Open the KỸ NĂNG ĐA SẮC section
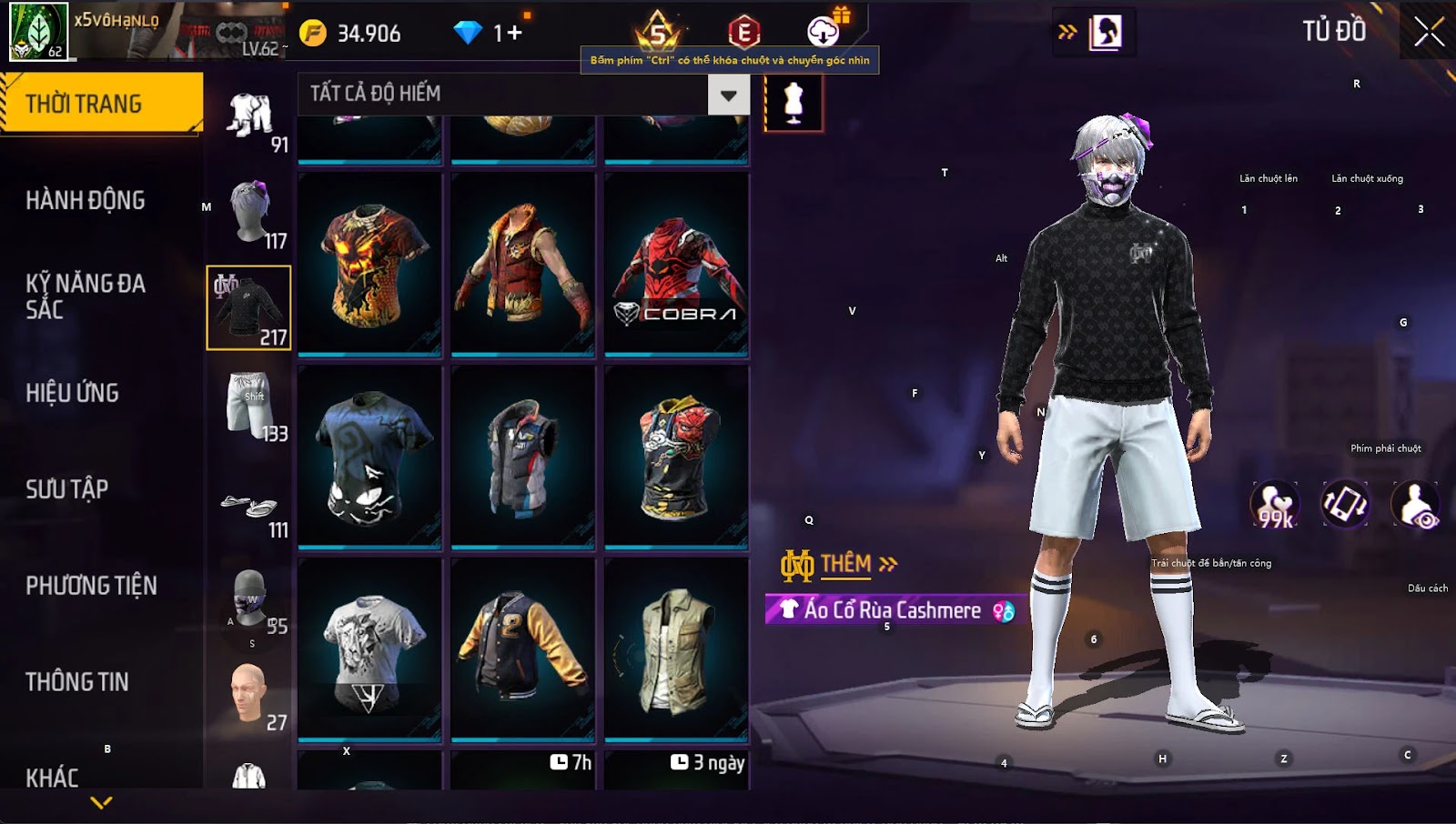The width and height of the screenshot is (1456, 824). [x=86, y=296]
